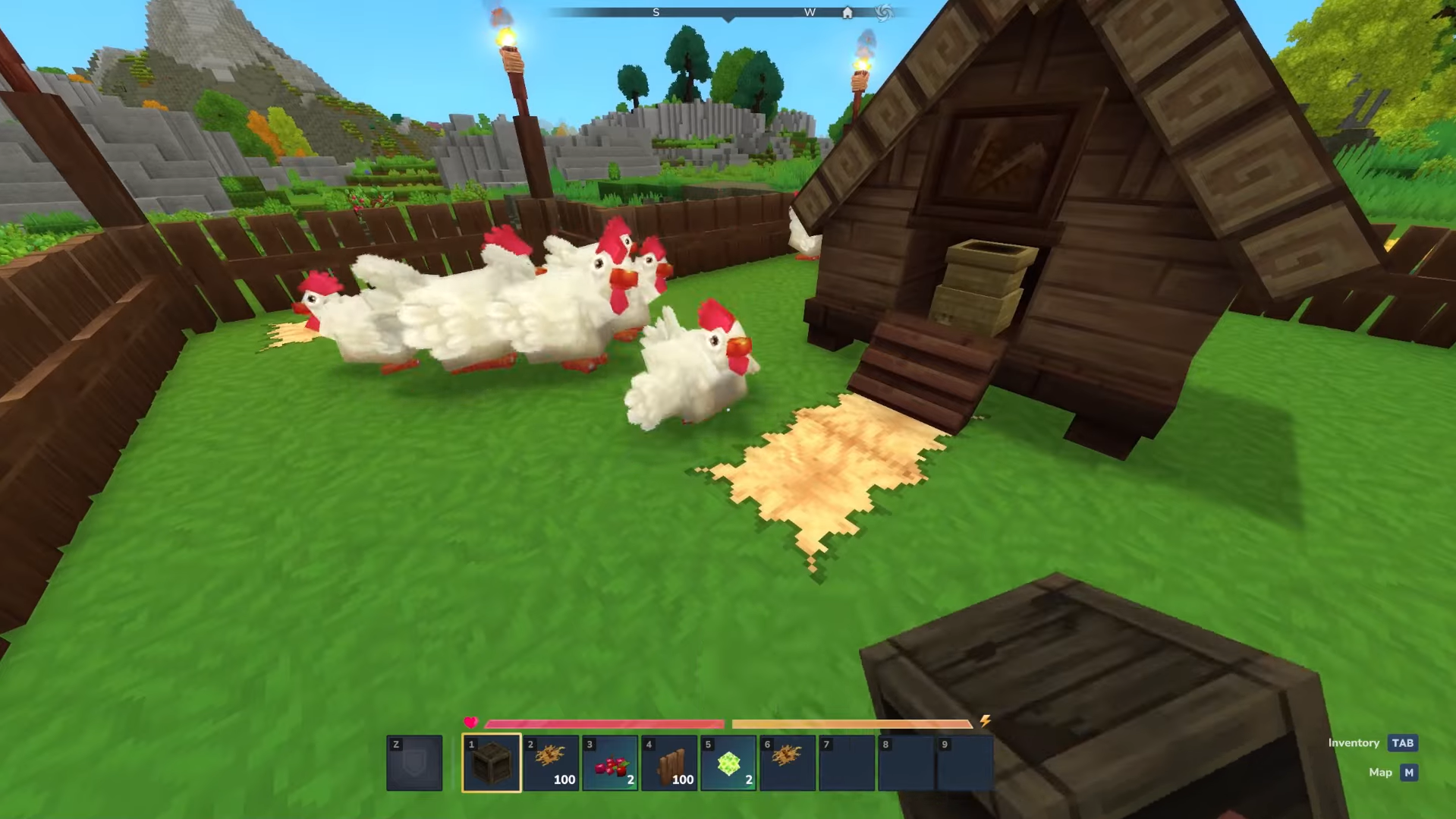Screen dimensions: 1456x819
Task: Click the S marker on the compass strip
Action: click(656, 12)
